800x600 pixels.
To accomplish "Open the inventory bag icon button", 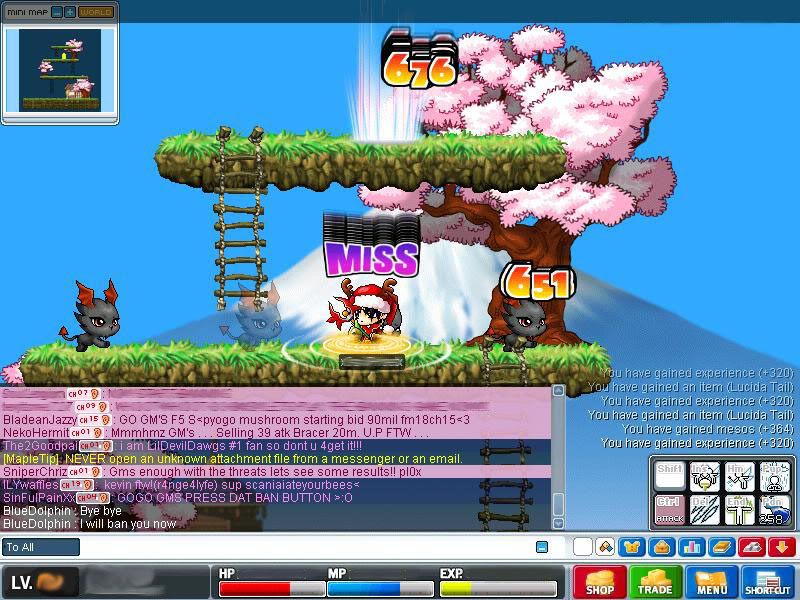I will [x=661, y=547].
